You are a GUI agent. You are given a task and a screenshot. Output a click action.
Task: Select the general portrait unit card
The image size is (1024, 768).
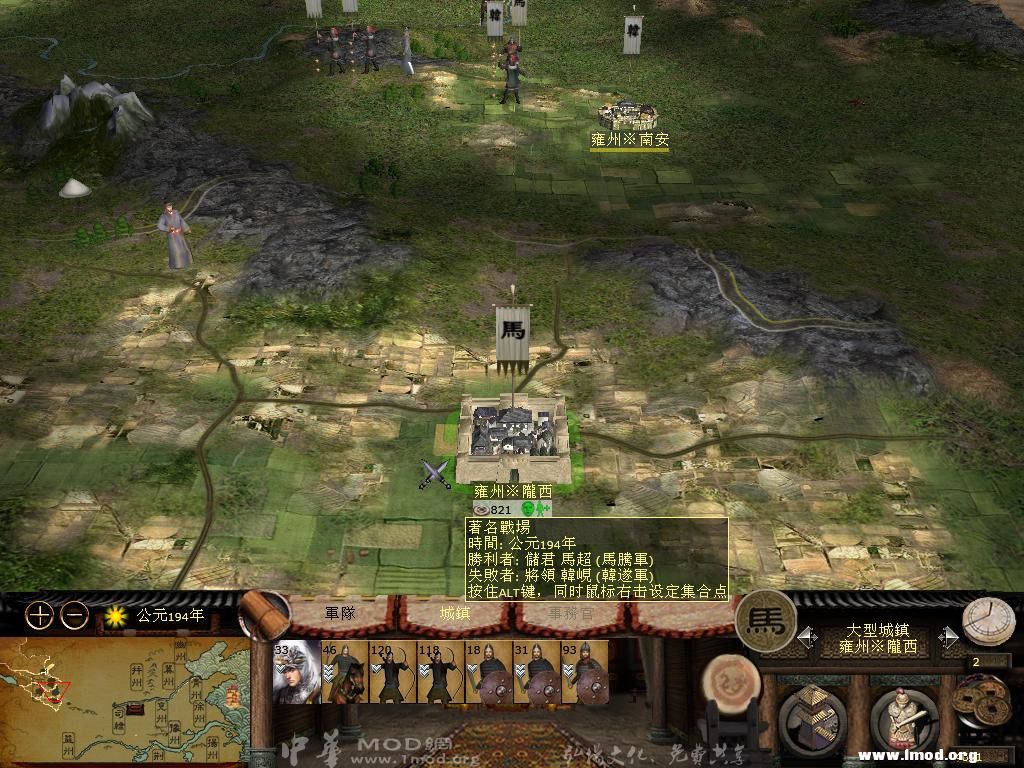click(297, 672)
